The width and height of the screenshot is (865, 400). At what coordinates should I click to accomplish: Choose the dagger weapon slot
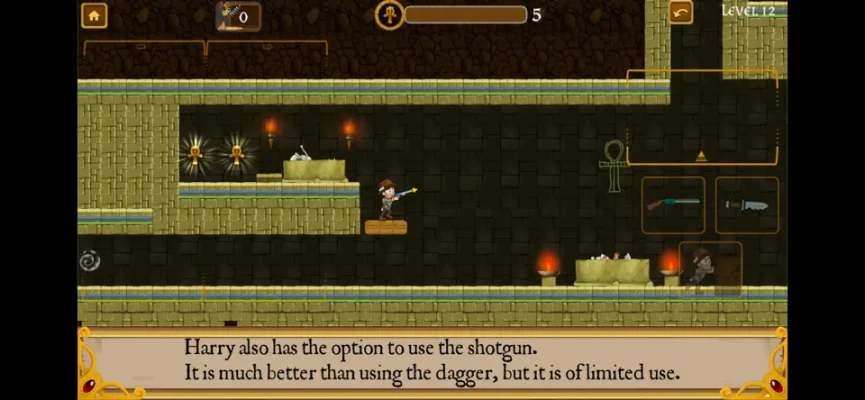(746, 205)
